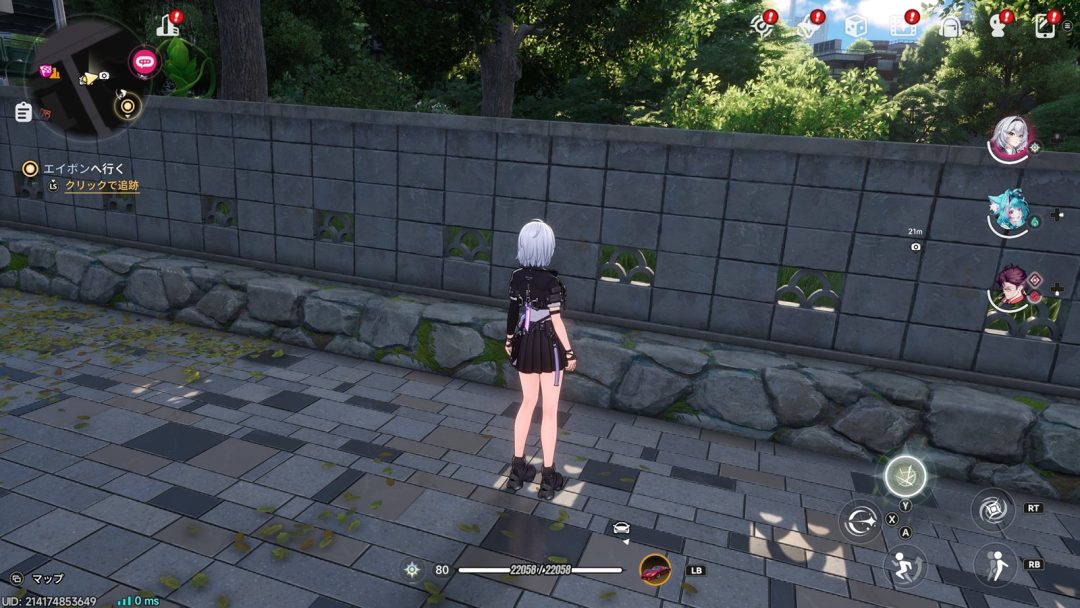Open the city building icon beside the minimap
The image size is (1080, 608).
tap(168, 26)
